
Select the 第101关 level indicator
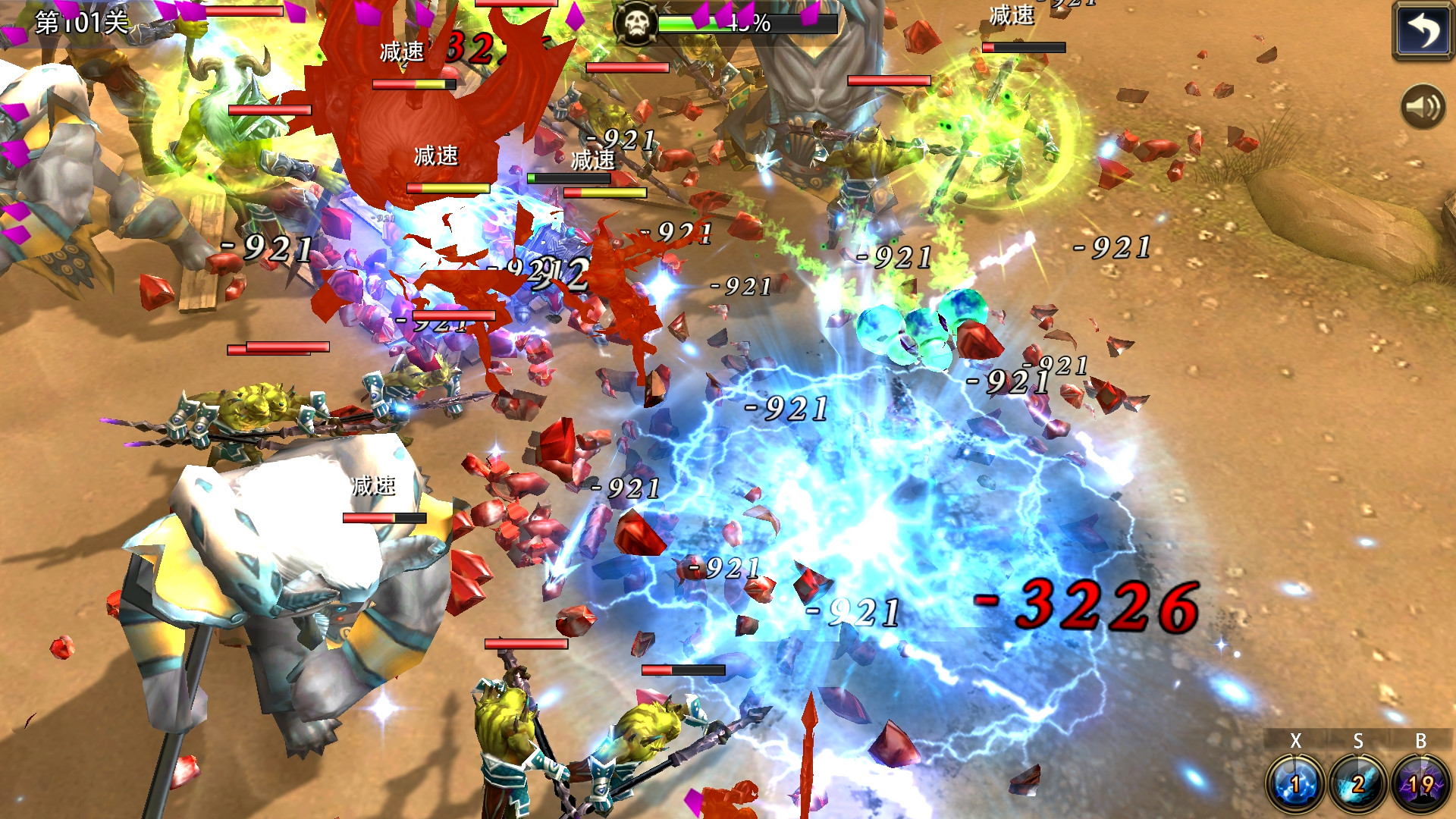(x=80, y=23)
